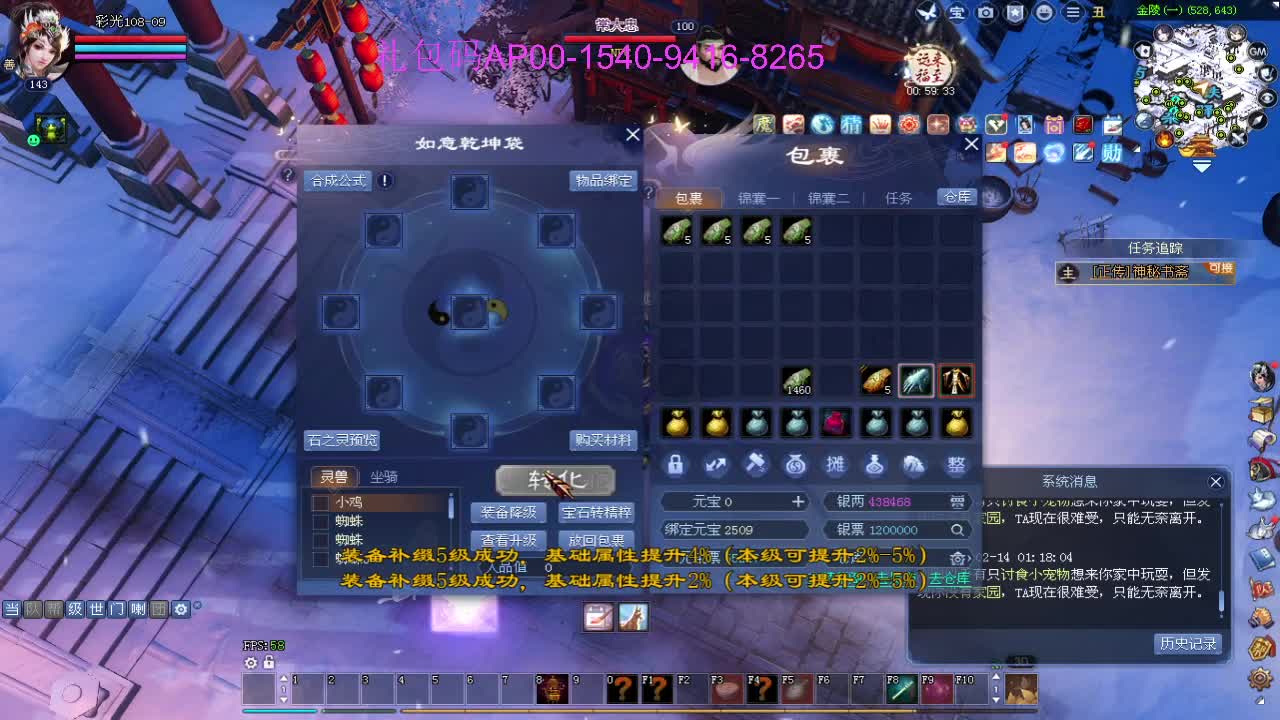This screenshot has height=720, width=1280.
Task: Check the second 蜘蛛 checkbox
Action: (322, 539)
